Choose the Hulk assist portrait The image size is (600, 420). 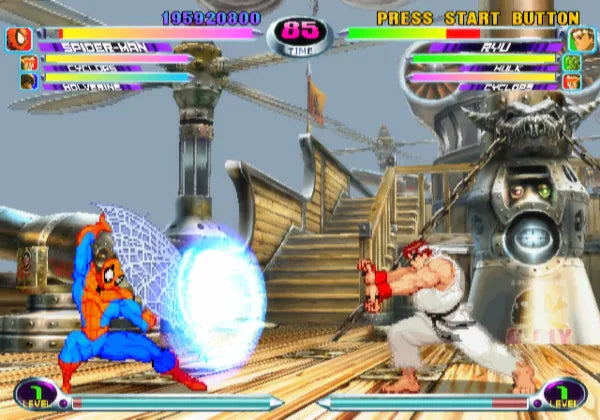[573, 63]
